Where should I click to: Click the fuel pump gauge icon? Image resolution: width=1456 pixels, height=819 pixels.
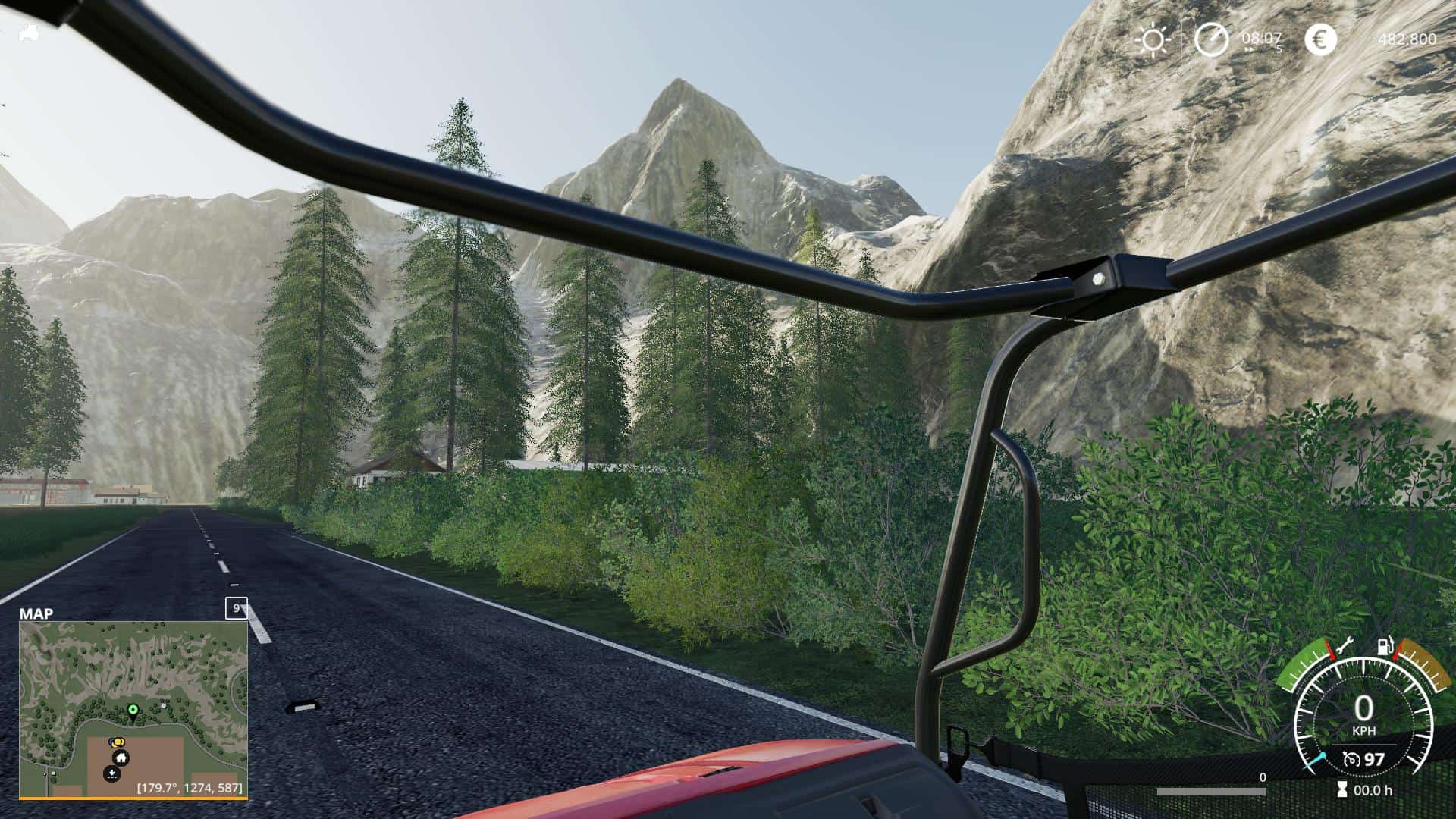1385,647
